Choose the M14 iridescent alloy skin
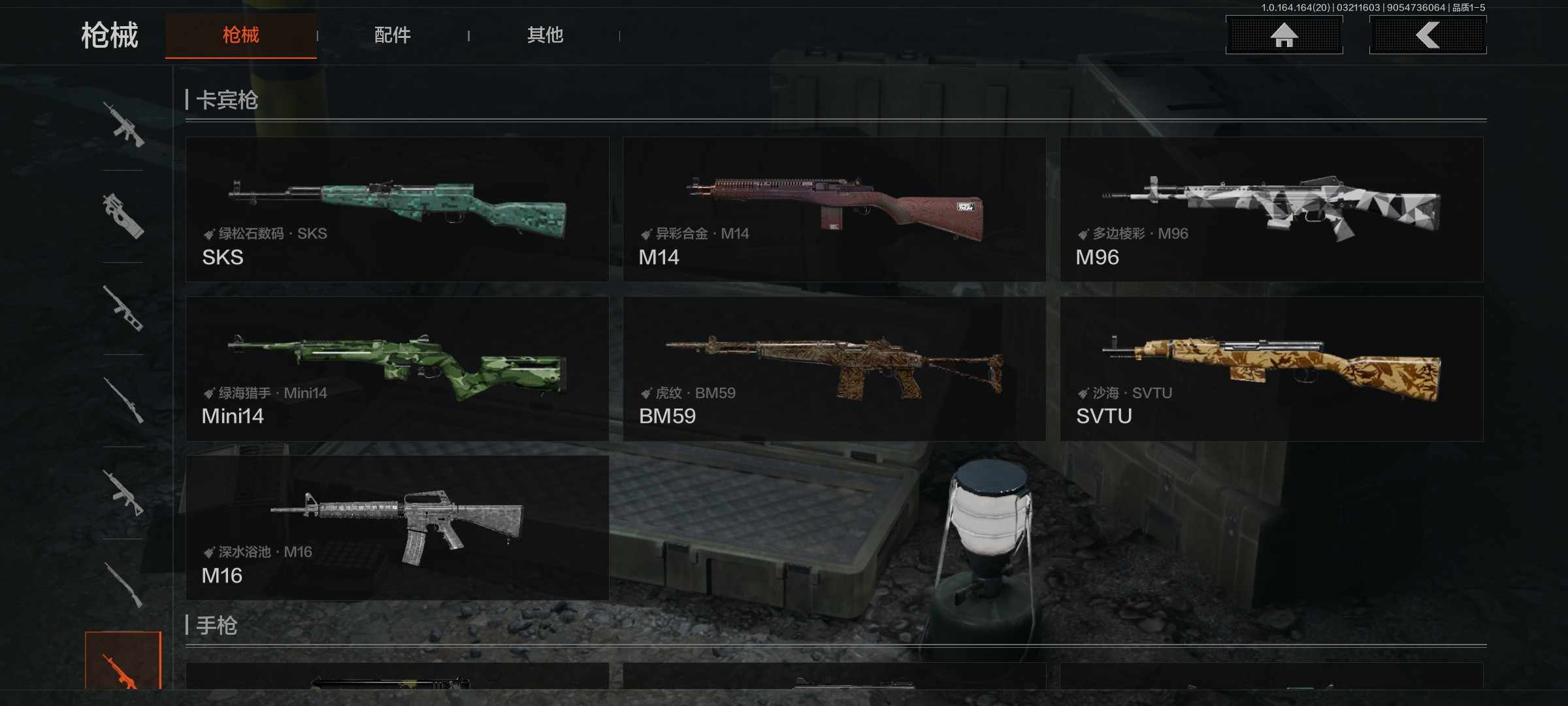This screenshot has width=1568, height=706. (834, 209)
